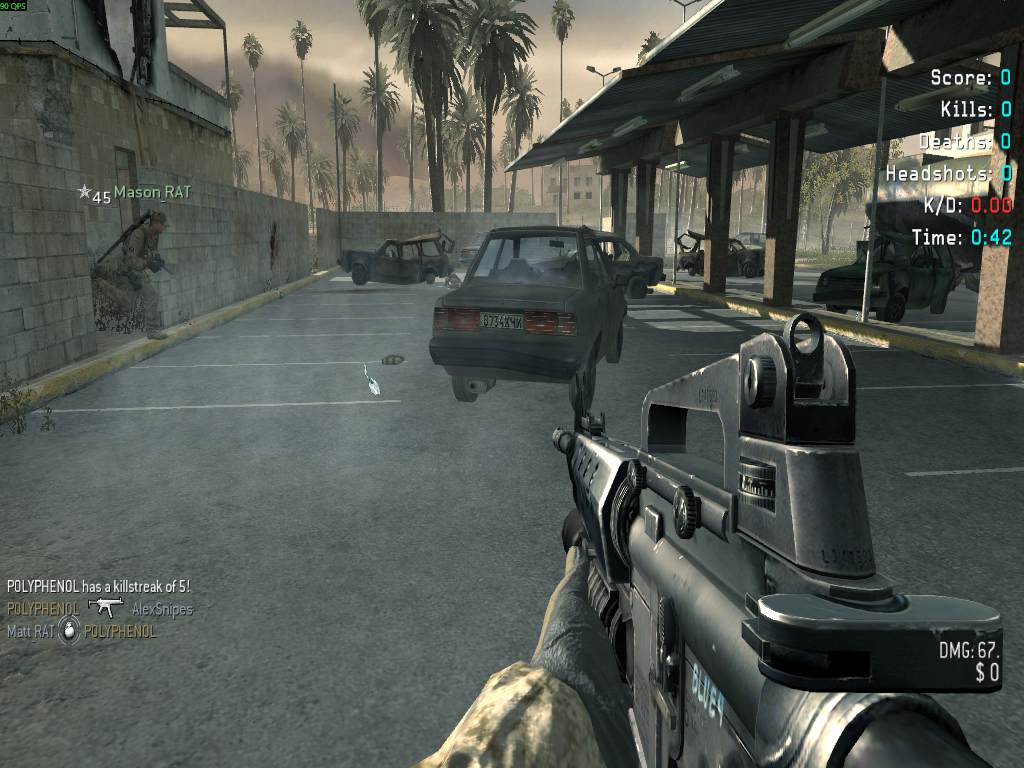Image resolution: width=1024 pixels, height=768 pixels.
Task: Click the killstreak announcement for POLYPHENOL
Action: 98,586
